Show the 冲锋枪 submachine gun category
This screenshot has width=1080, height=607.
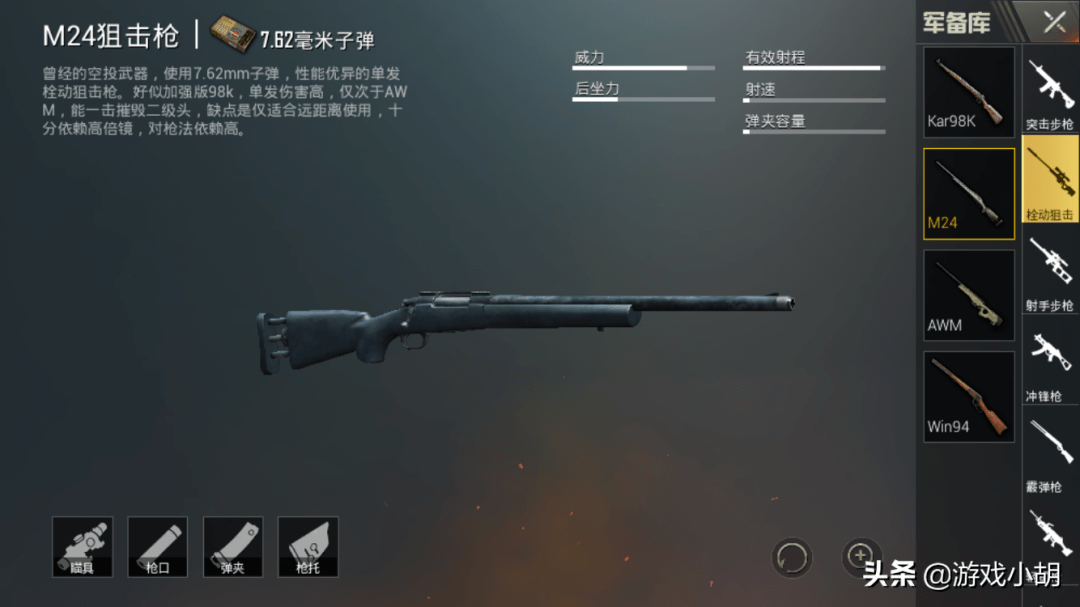(1049, 363)
